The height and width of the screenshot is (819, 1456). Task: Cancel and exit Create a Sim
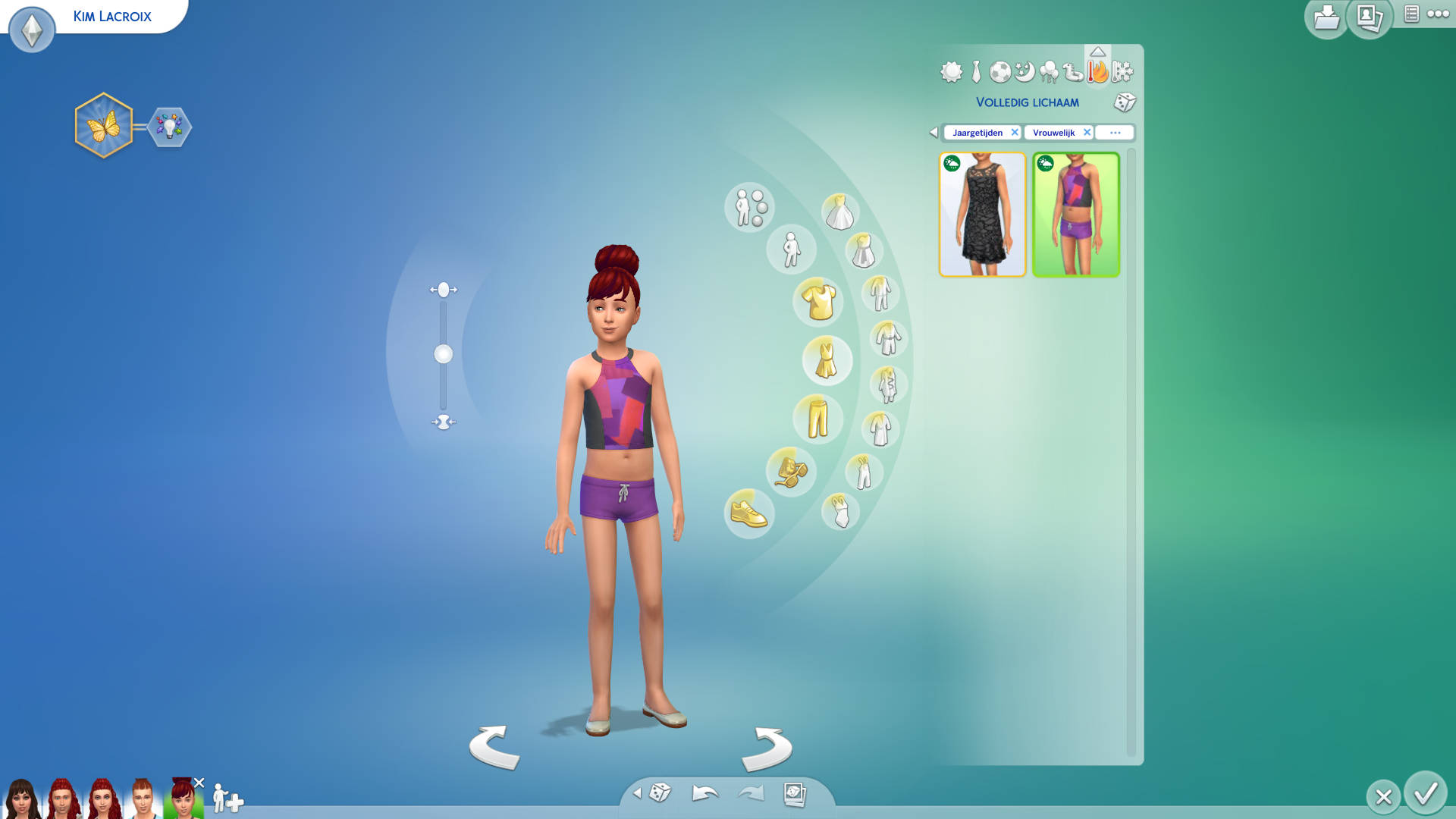[x=1383, y=797]
